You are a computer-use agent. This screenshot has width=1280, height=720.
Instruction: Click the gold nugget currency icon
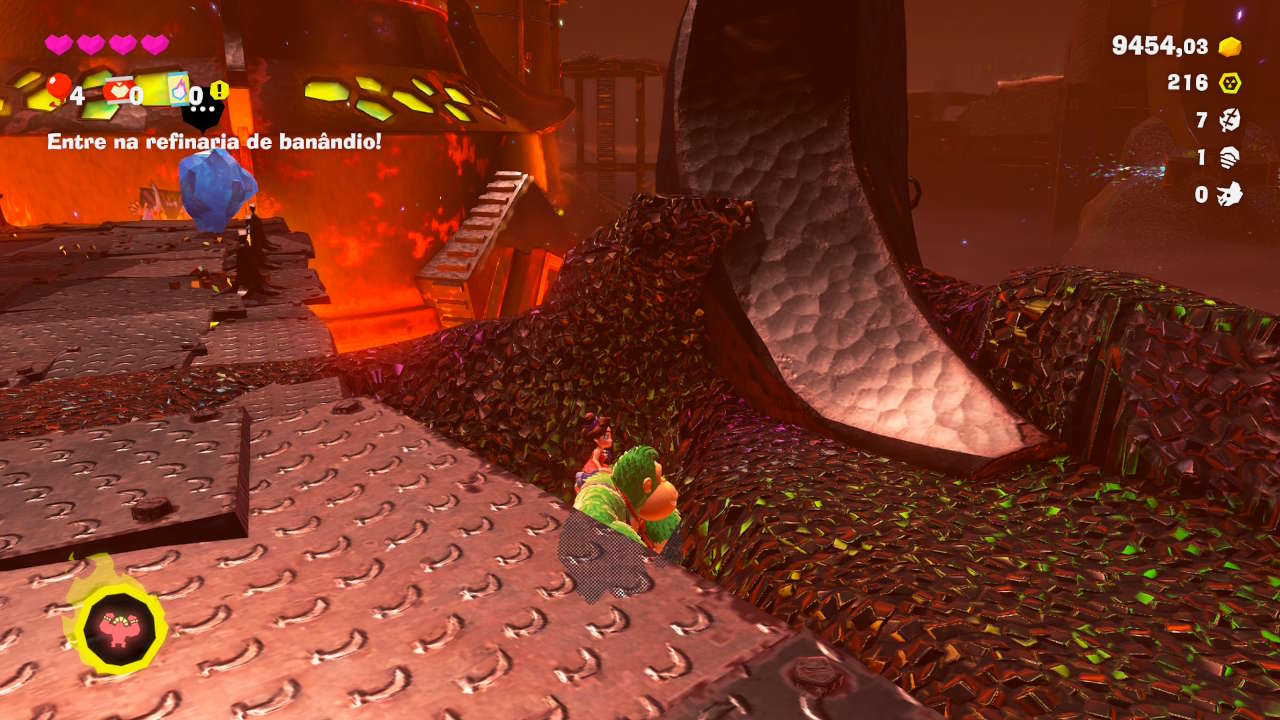1229,47
